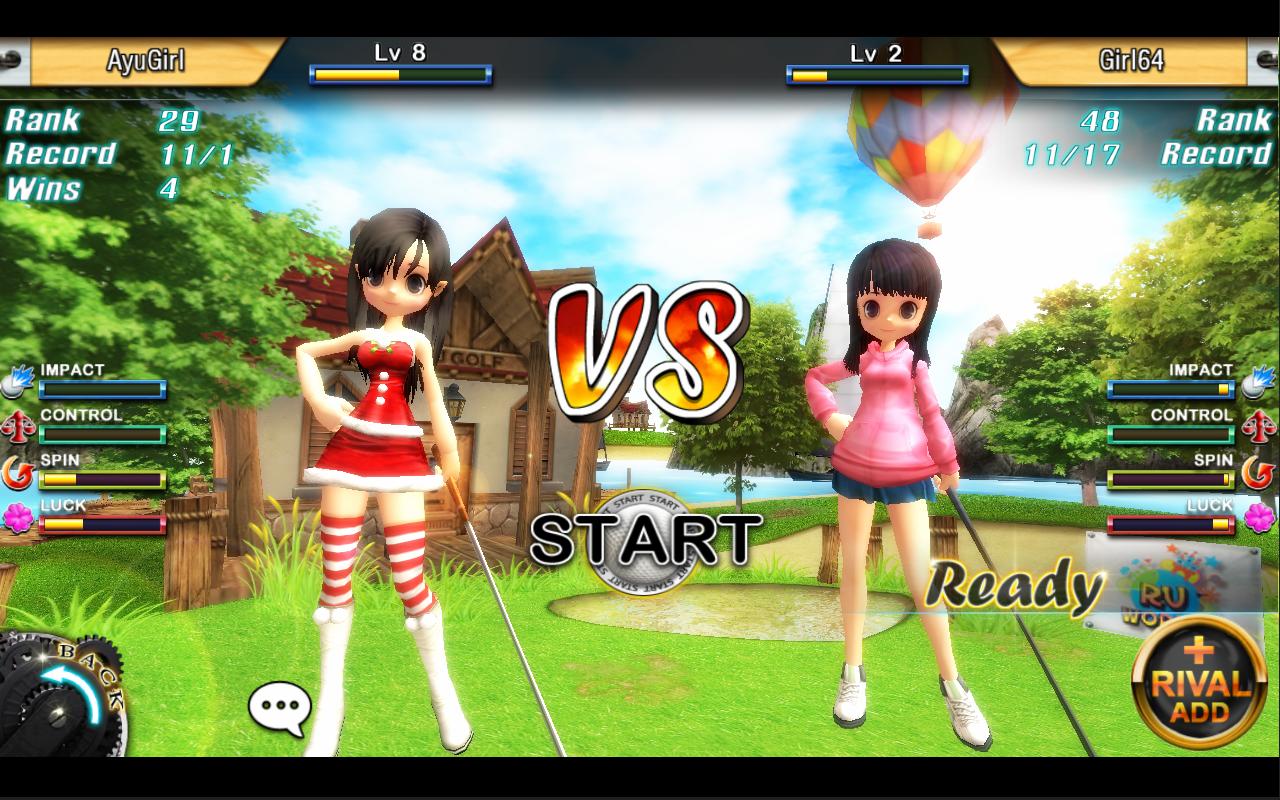Add opponent with the RIVAL ADD button
1280x800 pixels.
pos(1198,683)
